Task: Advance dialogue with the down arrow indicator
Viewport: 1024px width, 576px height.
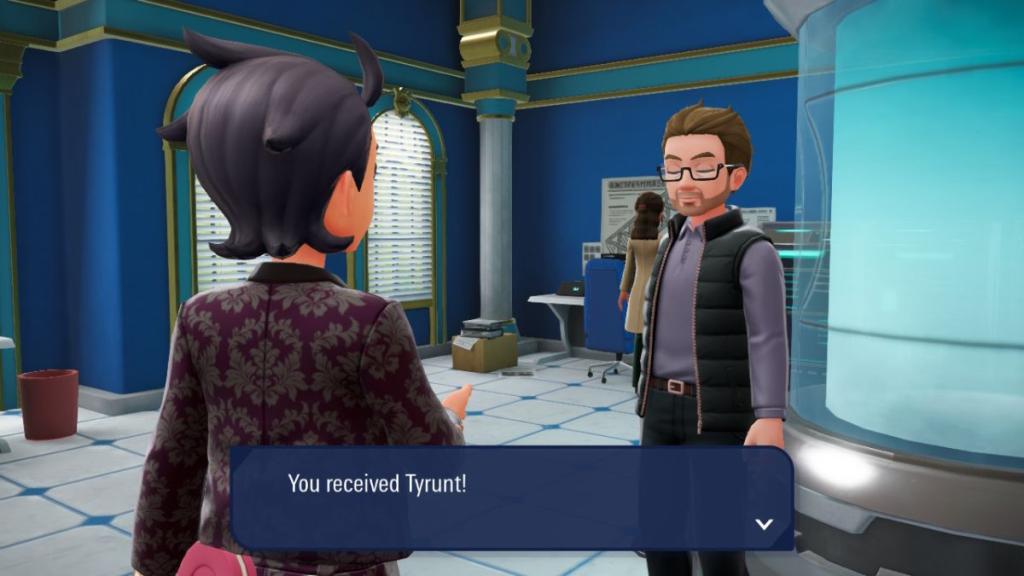Action: point(764,524)
